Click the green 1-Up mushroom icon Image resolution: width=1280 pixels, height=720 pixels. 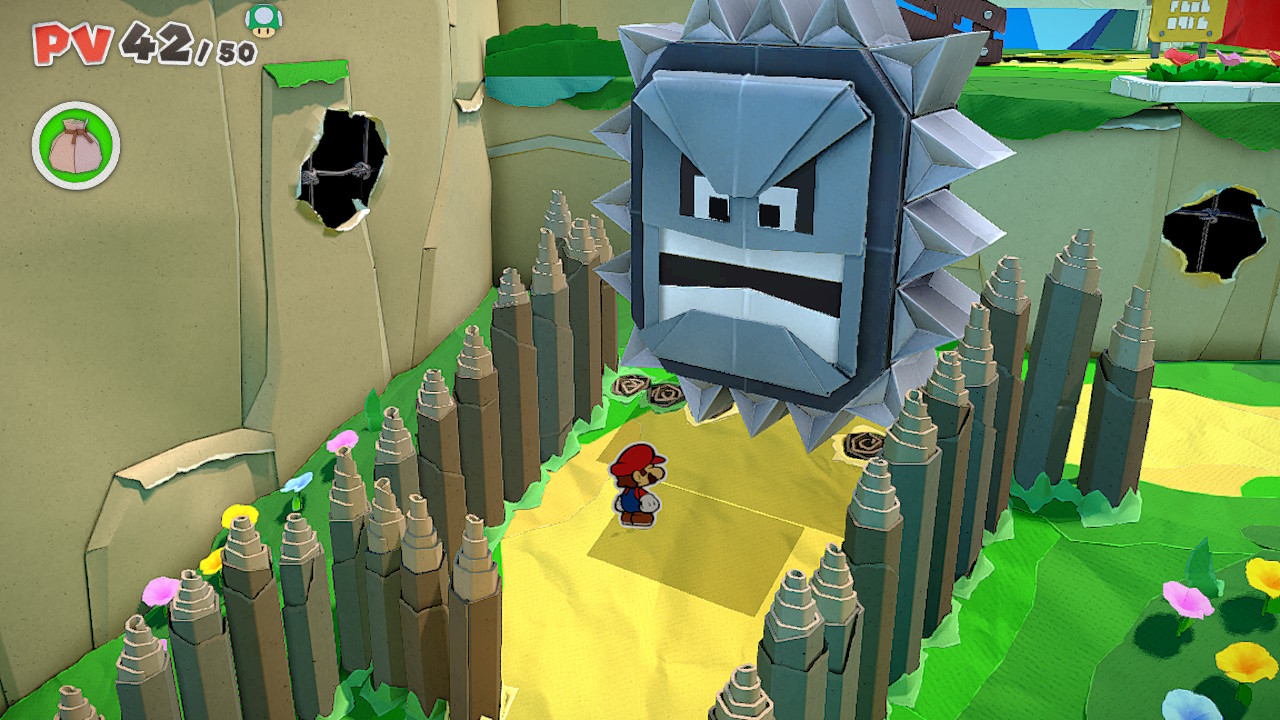(x=263, y=19)
